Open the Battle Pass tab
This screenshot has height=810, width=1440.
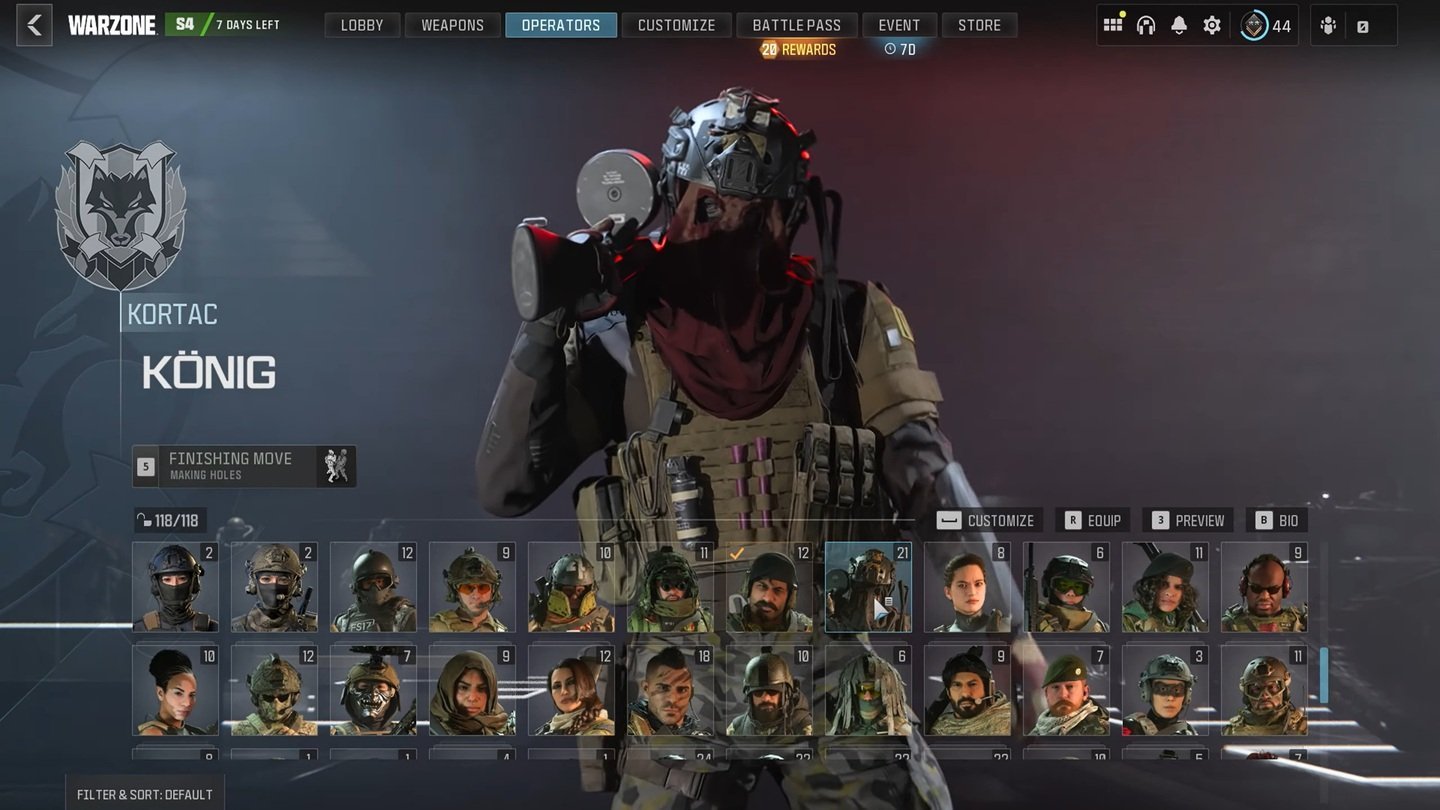point(796,25)
